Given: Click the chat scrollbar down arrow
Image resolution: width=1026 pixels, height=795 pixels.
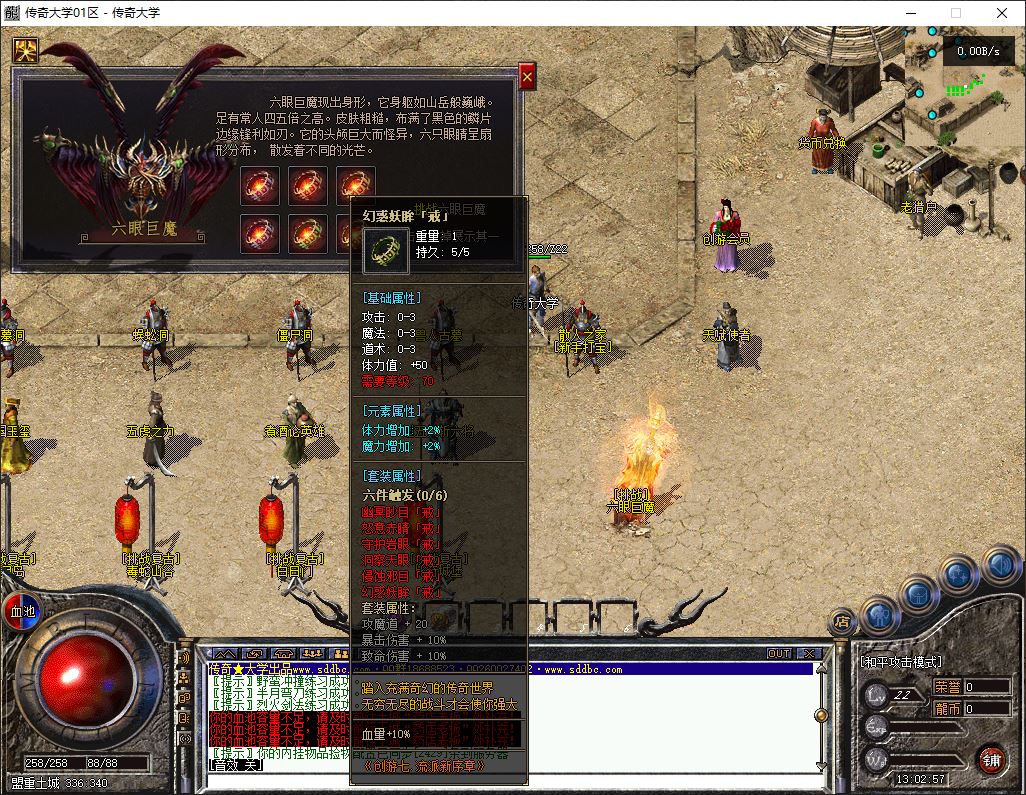Looking at the screenshot, I should [x=820, y=765].
